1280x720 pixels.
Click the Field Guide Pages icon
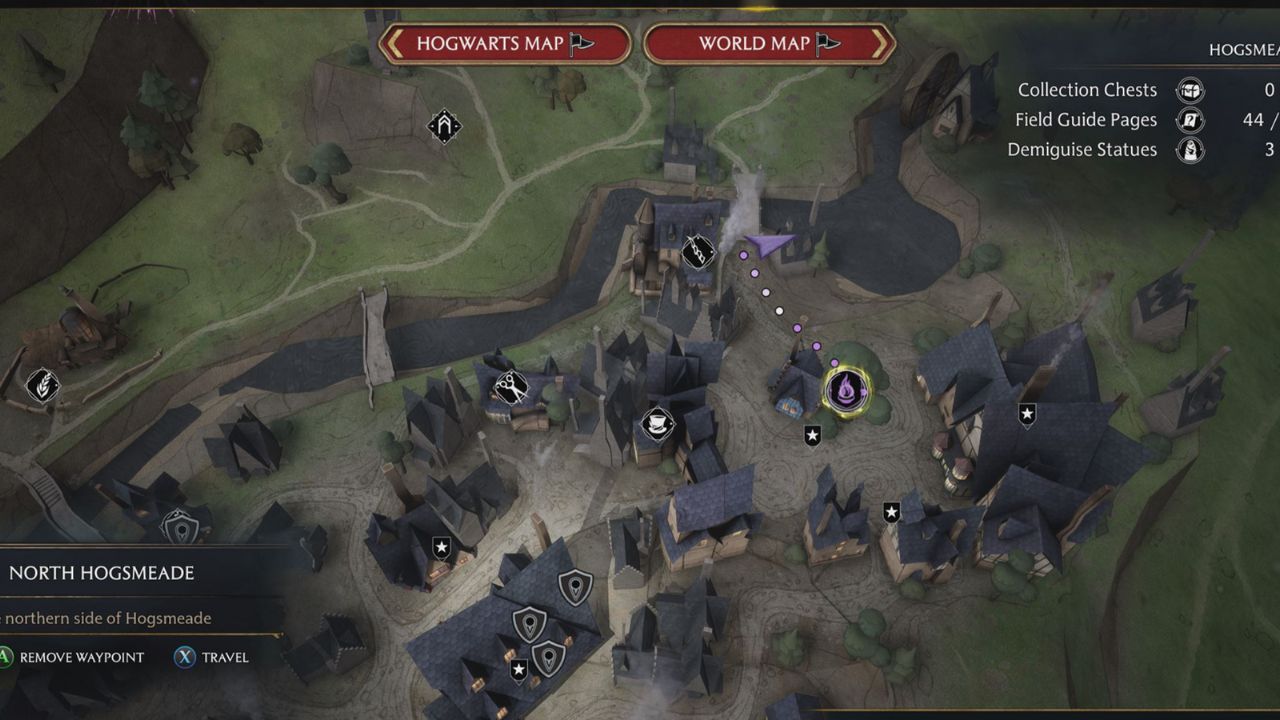pyautogui.click(x=1190, y=120)
